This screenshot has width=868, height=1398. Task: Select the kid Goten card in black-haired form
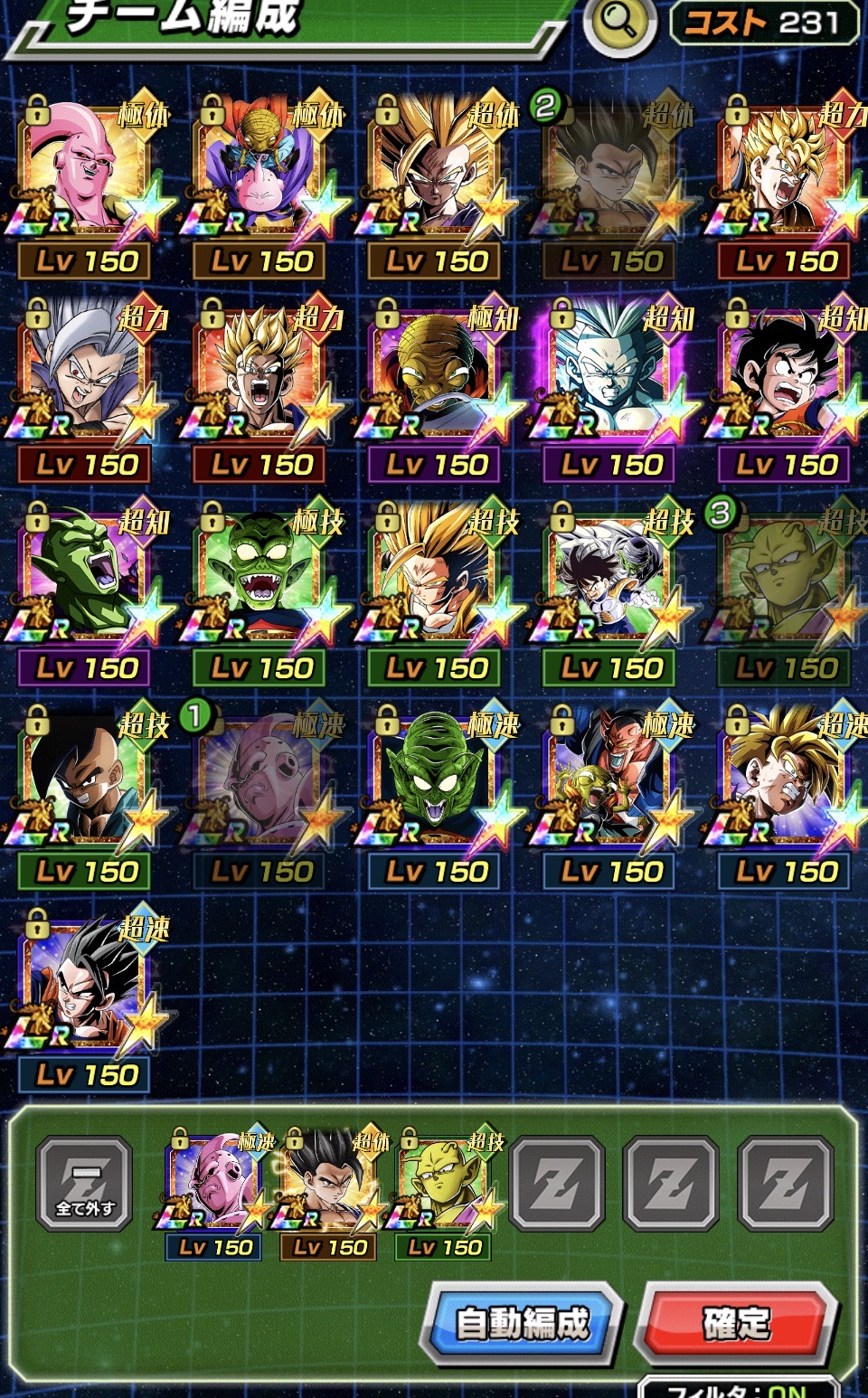pyautogui.click(x=785, y=375)
